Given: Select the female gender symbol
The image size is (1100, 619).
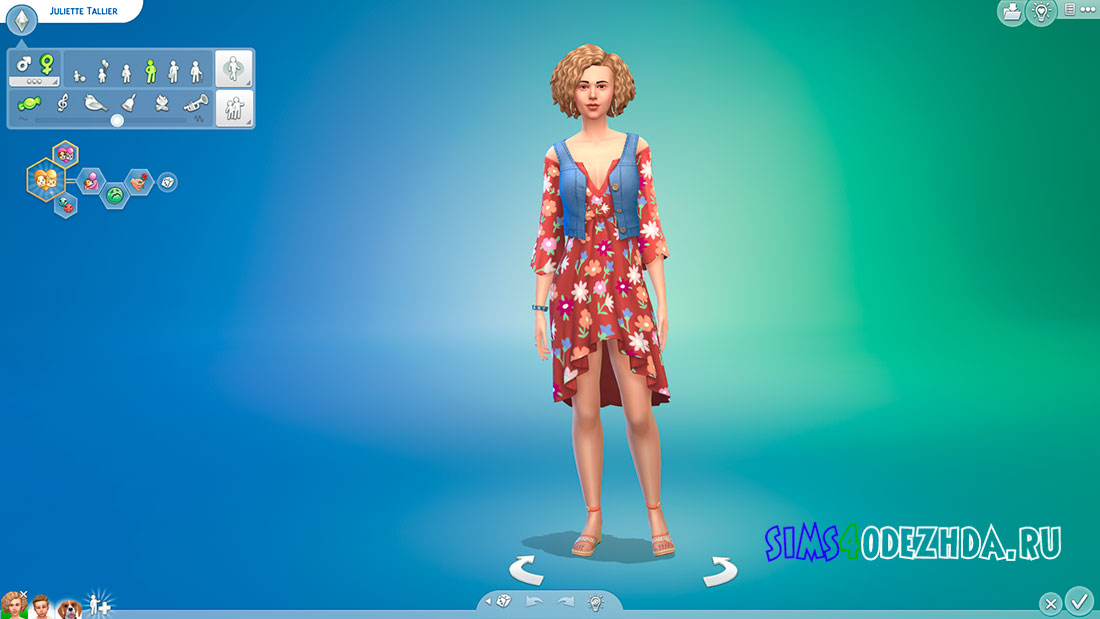Looking at the screenshot, I should (46, 64).
